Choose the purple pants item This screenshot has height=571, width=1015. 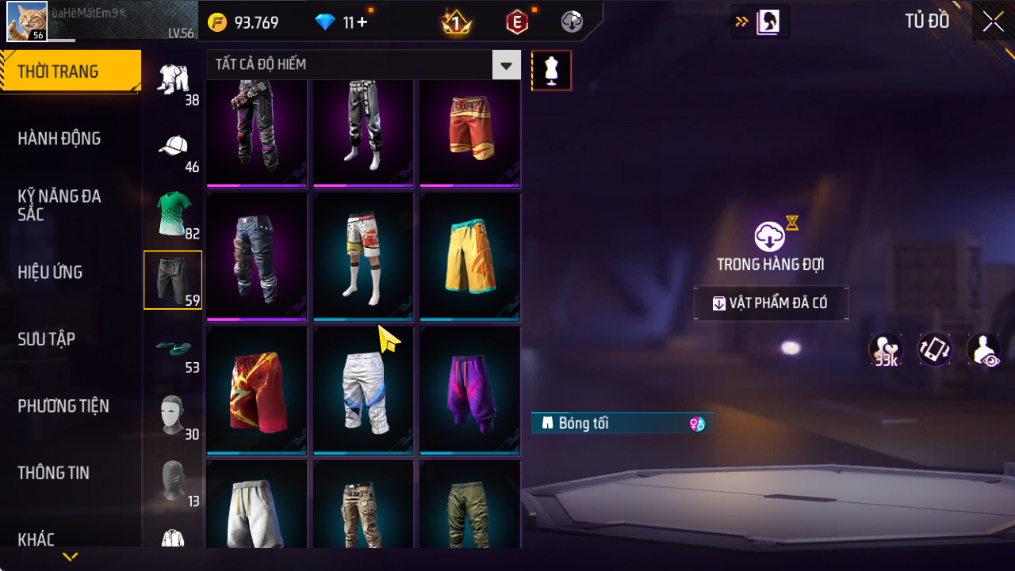[470, 390]
